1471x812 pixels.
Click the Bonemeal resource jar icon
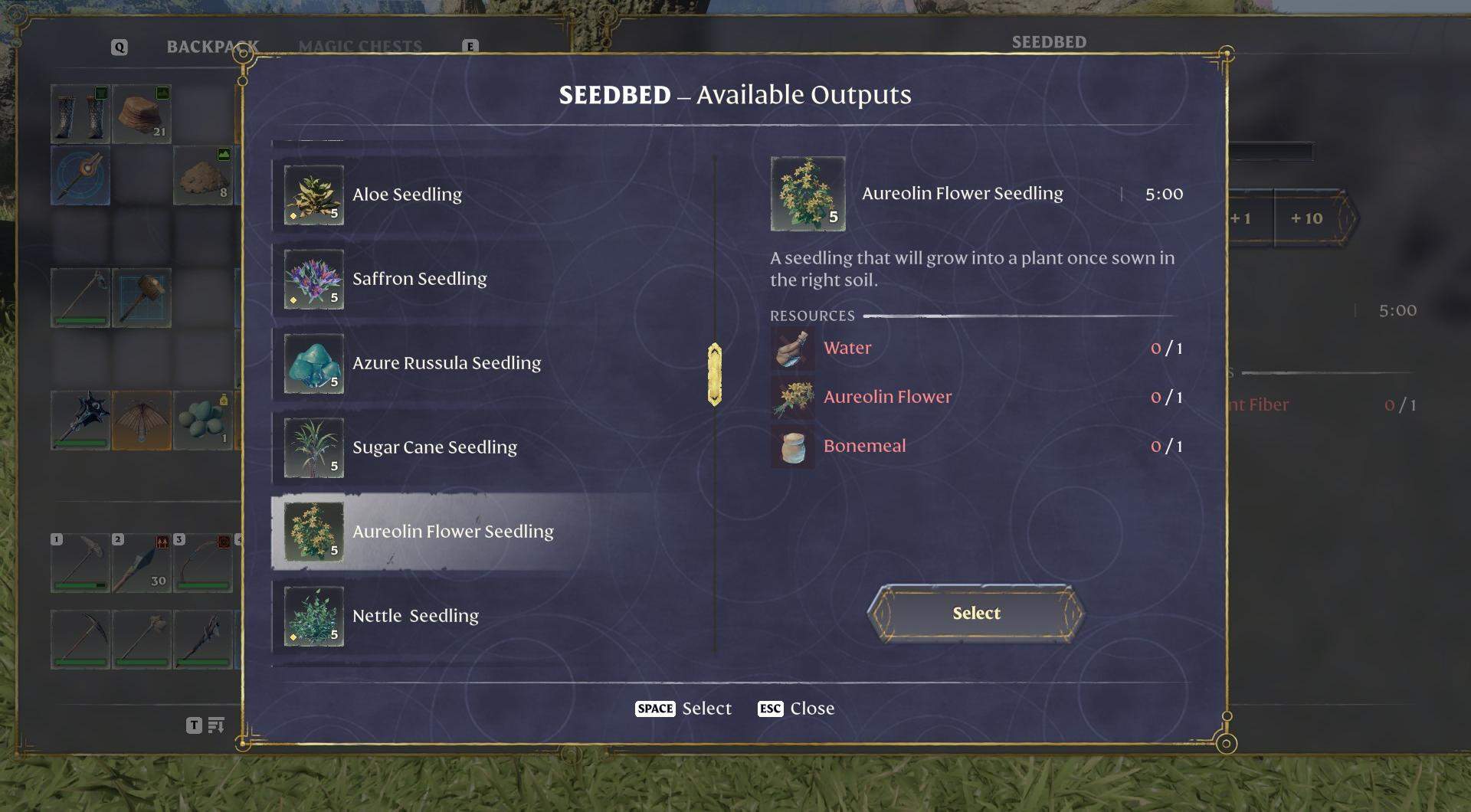click(x=792, y=447)
